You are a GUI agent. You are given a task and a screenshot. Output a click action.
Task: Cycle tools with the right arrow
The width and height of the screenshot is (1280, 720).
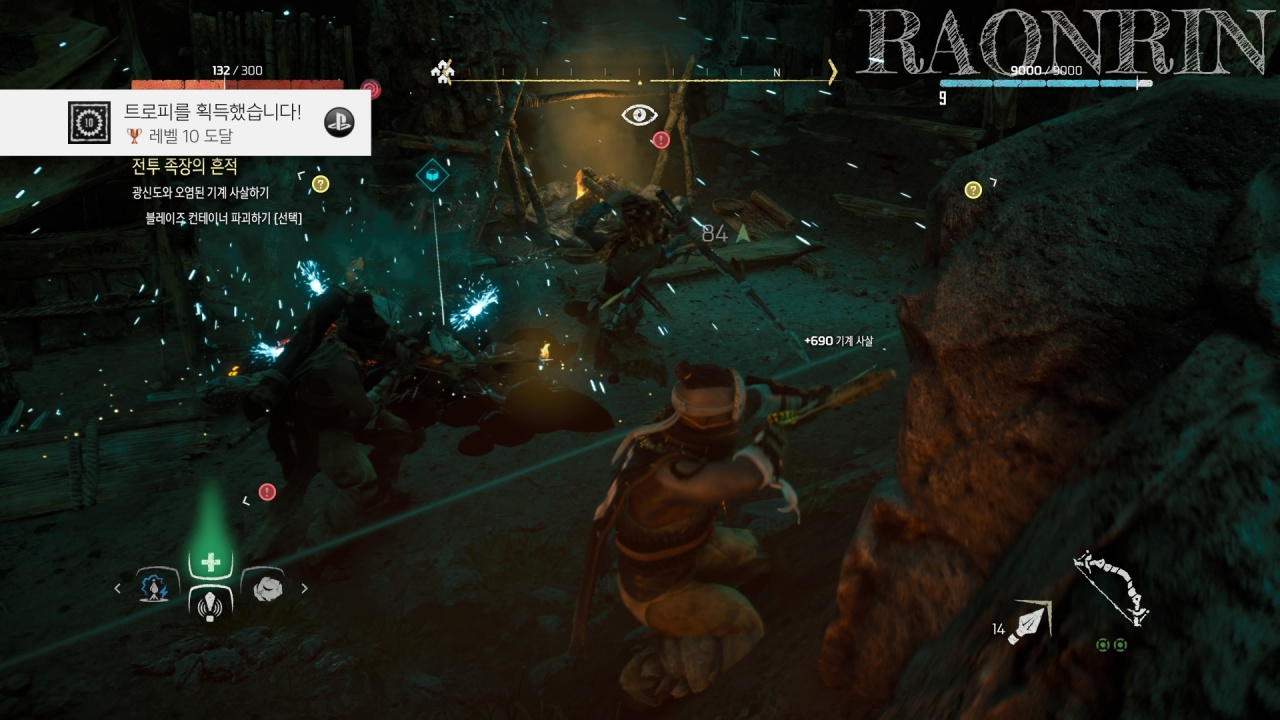tap(304, 589)
